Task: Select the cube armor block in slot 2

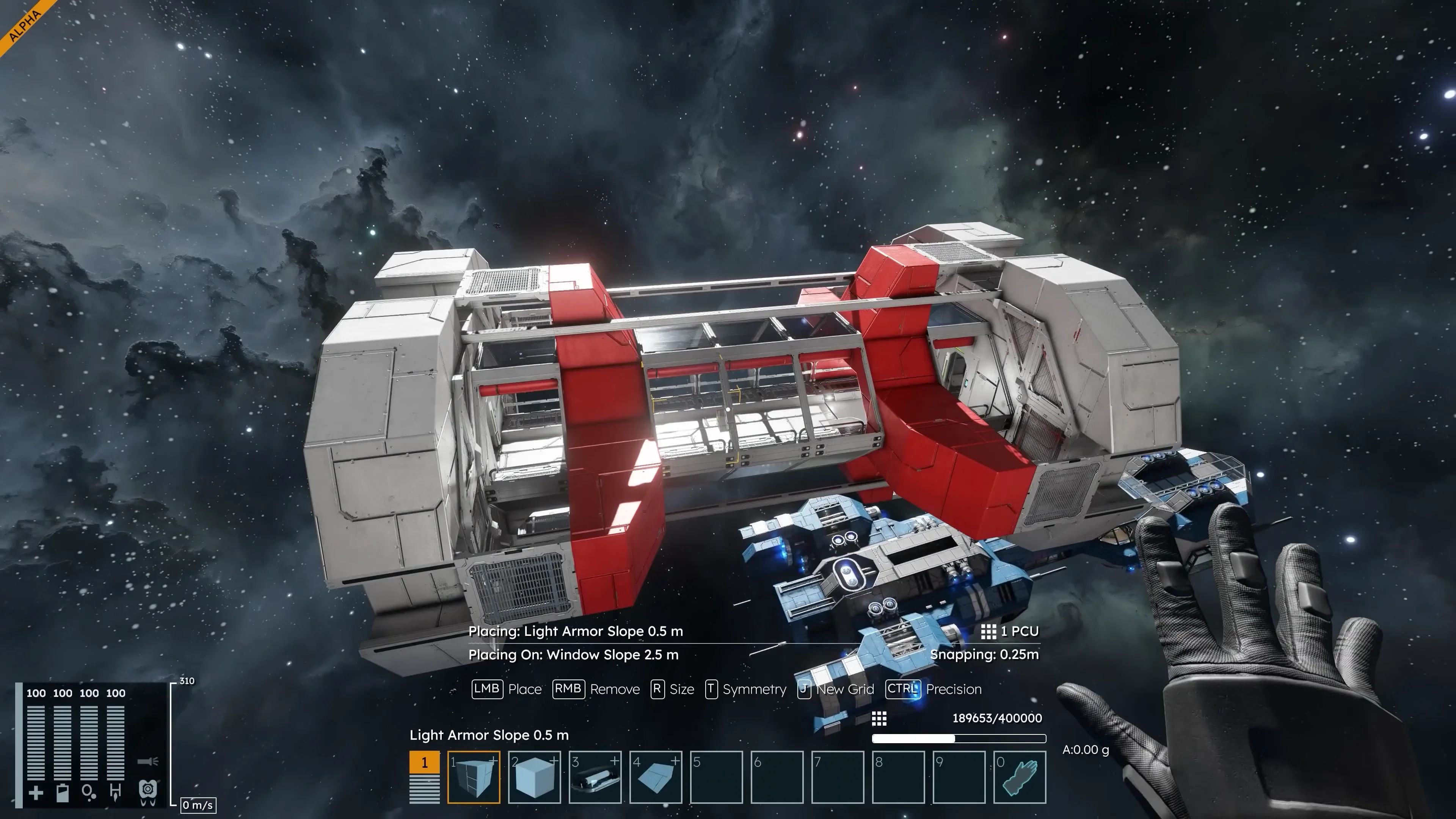Action: [x=534, y=777]
